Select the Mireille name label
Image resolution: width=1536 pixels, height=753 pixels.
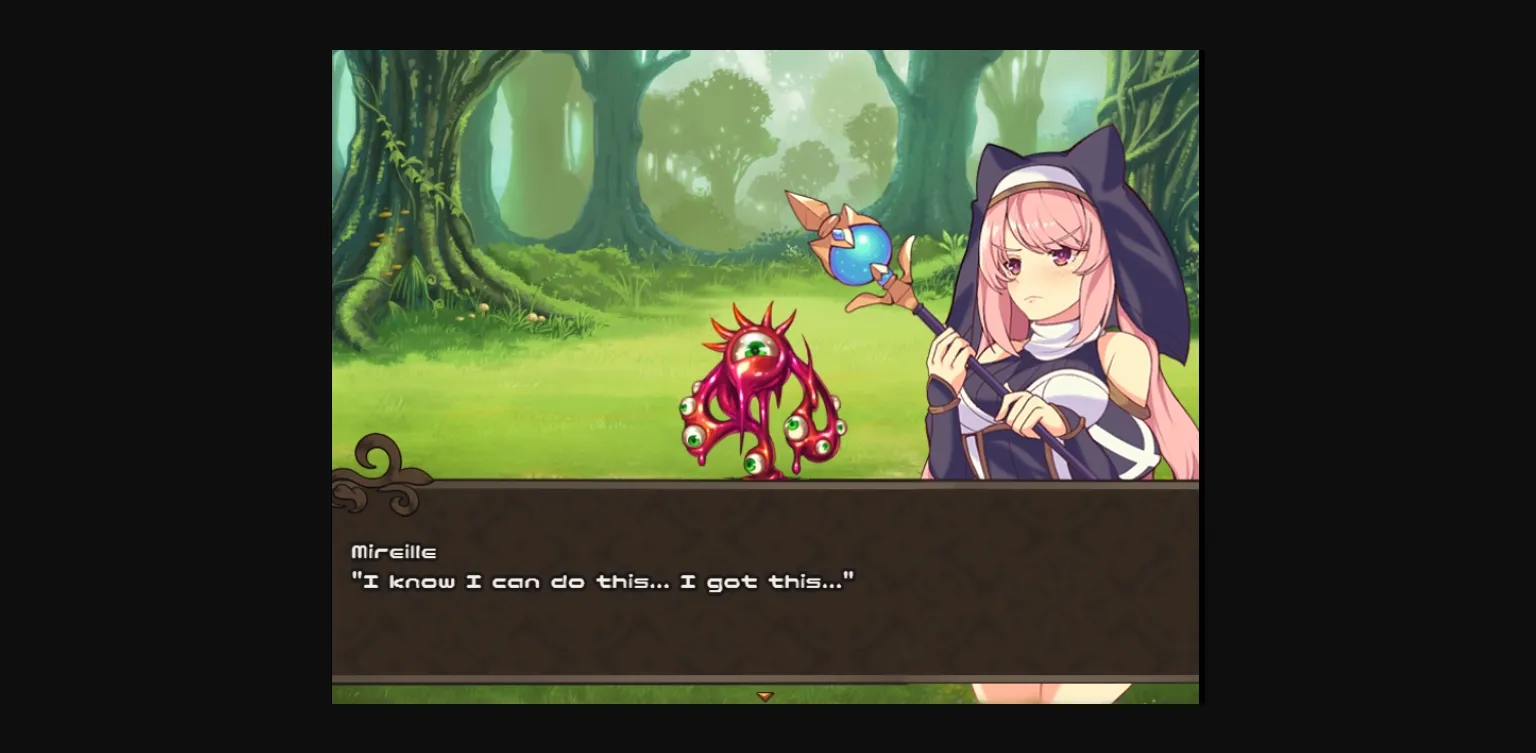point(394,551)
